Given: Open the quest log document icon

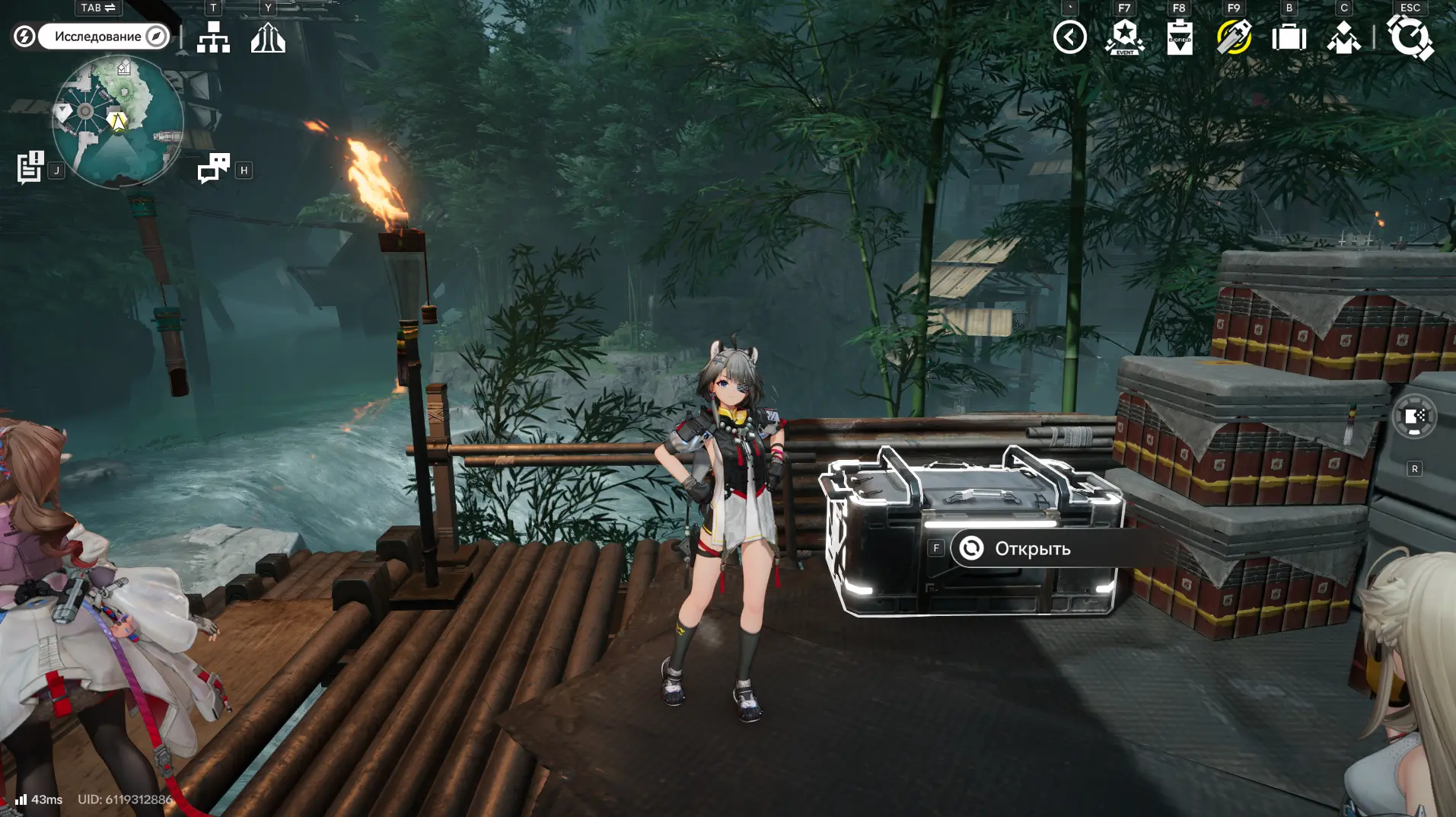Looking at the screenshot, I should click(x=30, y=168).
